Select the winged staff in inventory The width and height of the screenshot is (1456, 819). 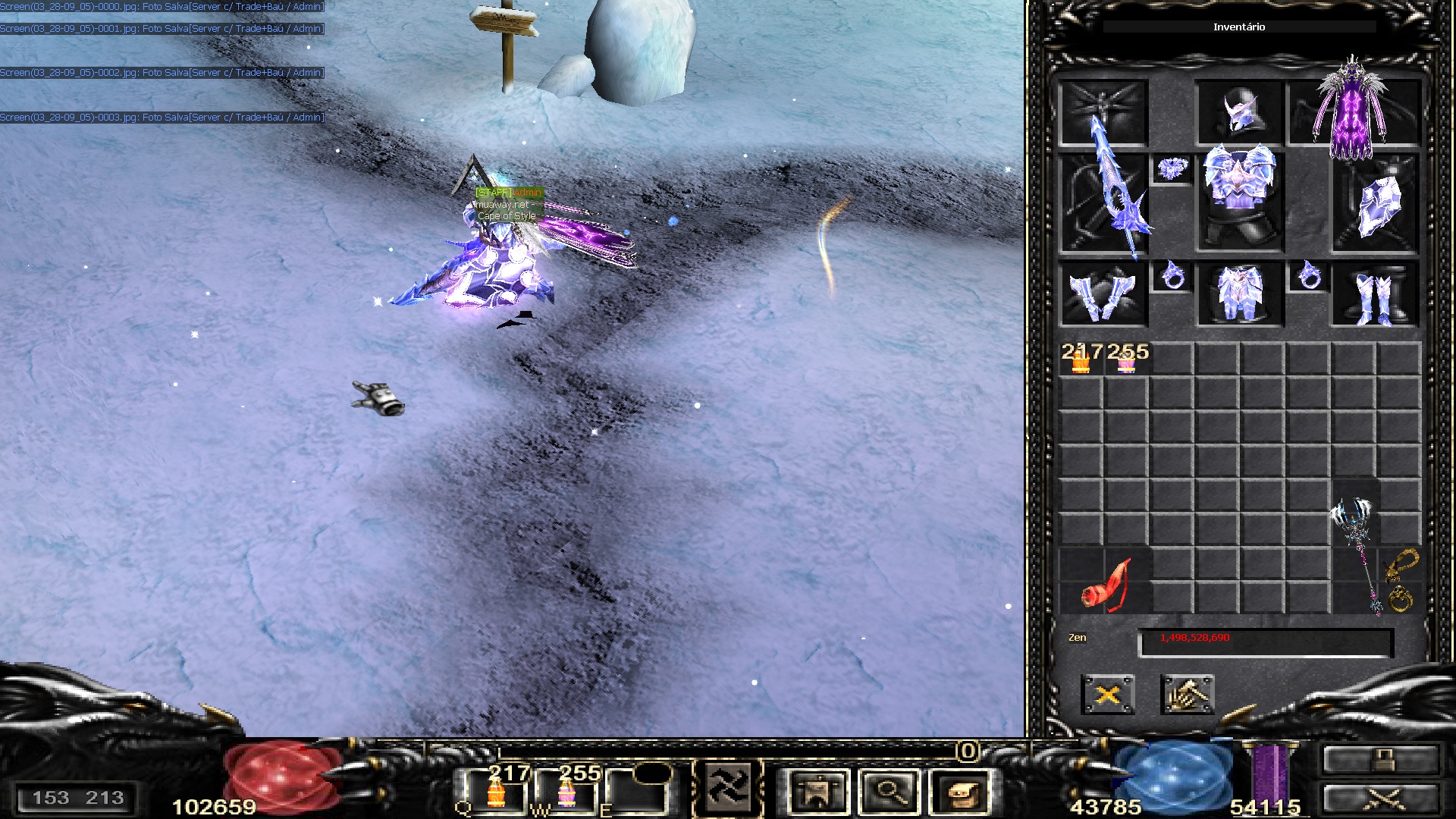point(1357,554)
